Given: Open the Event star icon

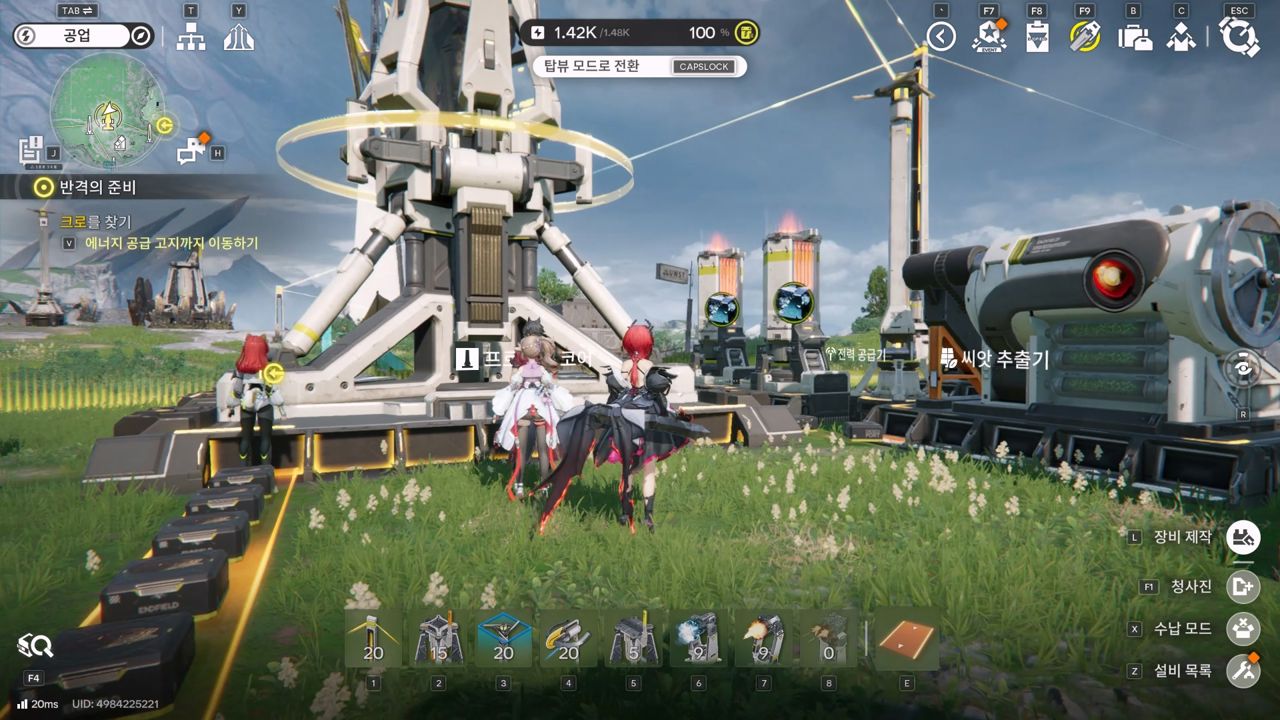Looking at the screenshot, I should (x=988, y=37).
